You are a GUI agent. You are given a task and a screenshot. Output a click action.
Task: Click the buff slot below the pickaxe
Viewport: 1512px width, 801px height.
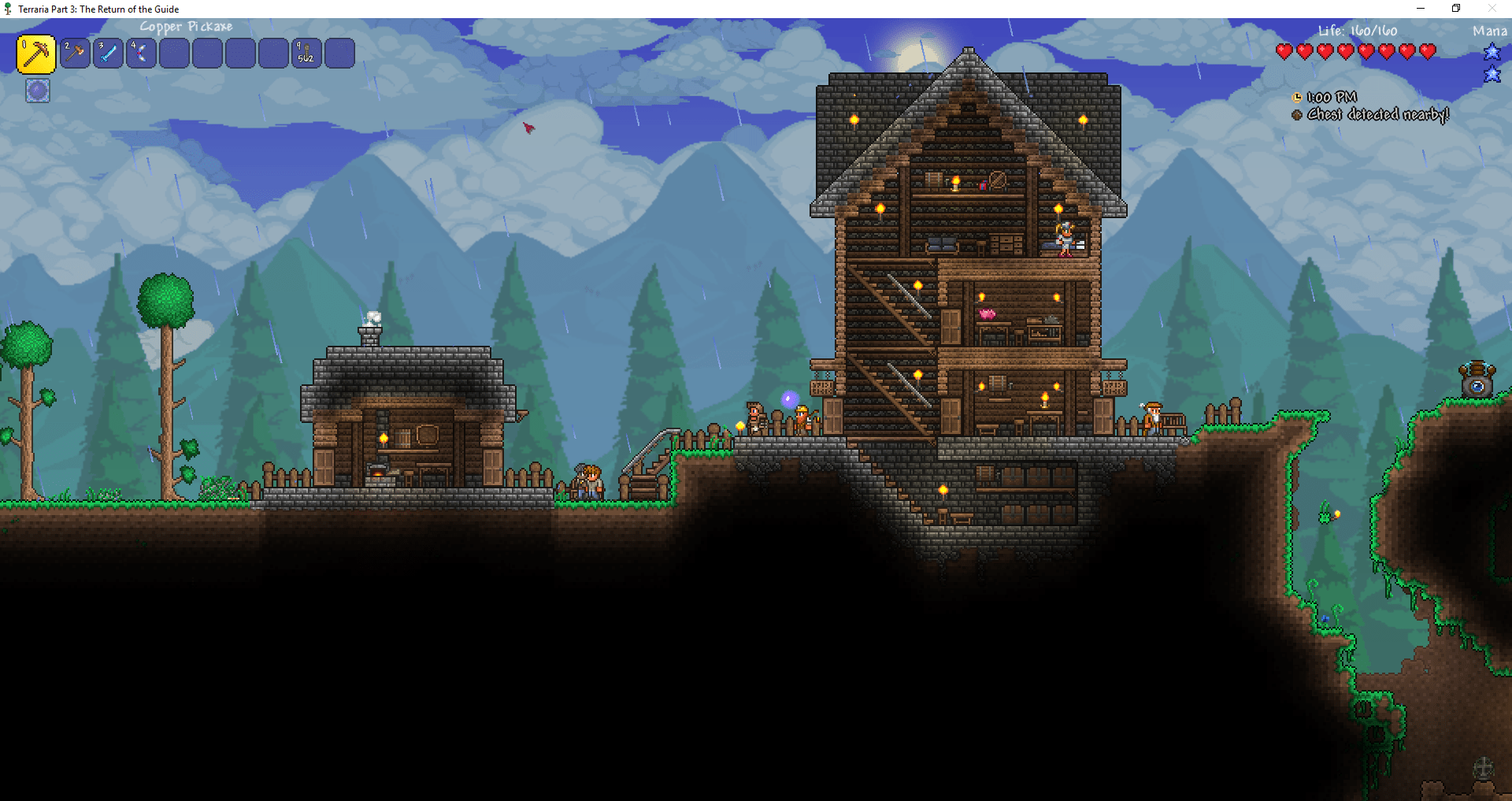click(37, 91)
